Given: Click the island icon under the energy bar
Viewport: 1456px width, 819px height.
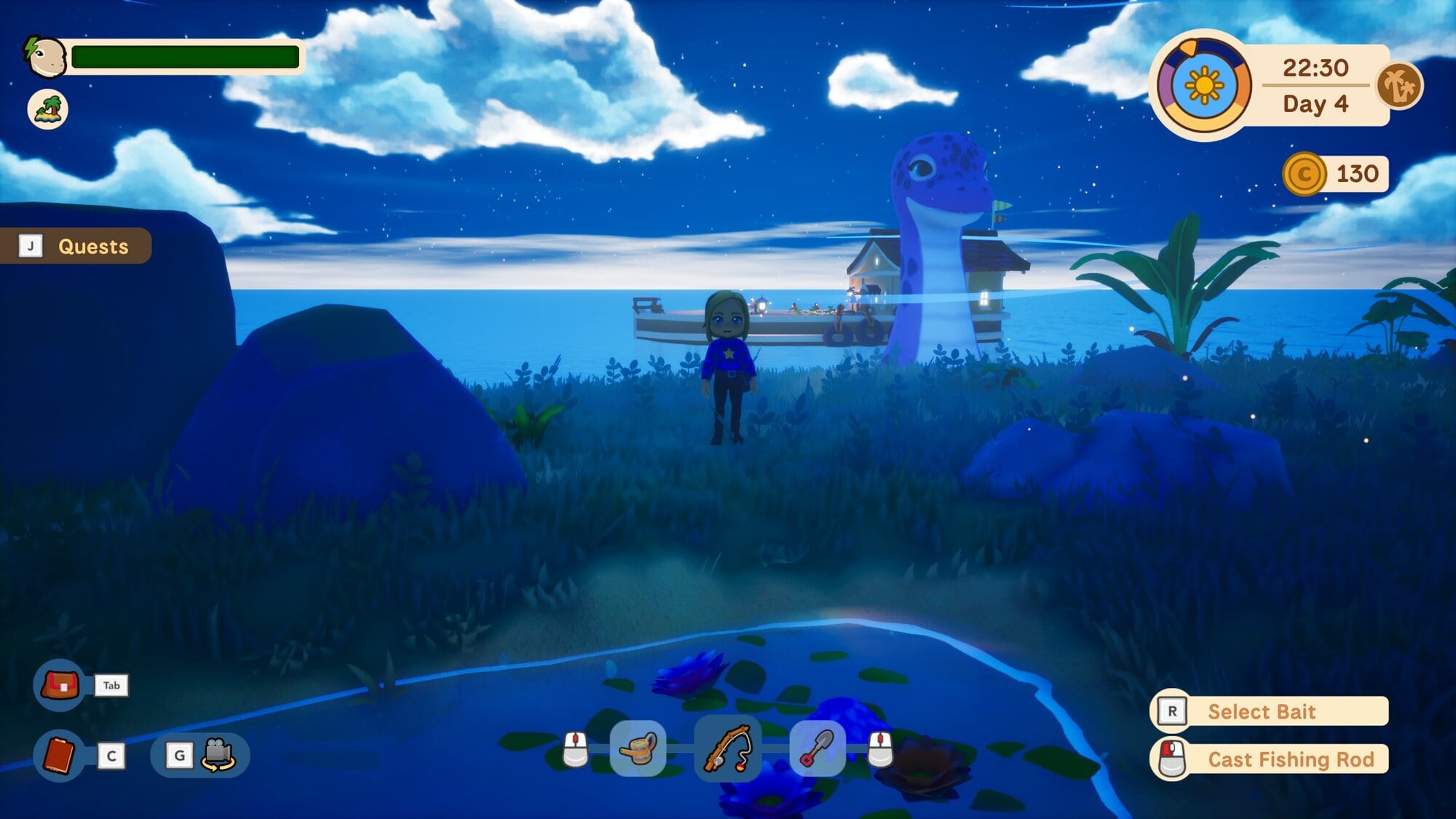Looking at the screenshot, I should pos(48,110).
